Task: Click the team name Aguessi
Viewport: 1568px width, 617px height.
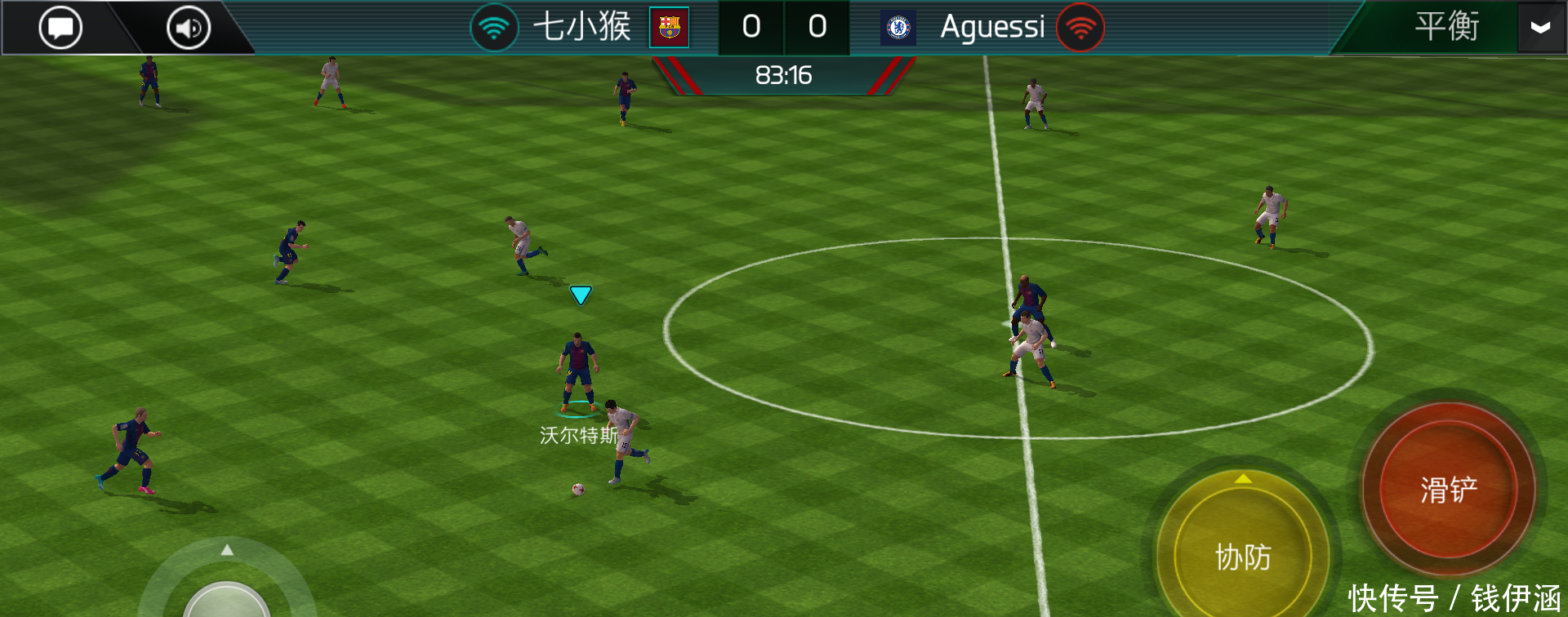Action: point(992,27)
